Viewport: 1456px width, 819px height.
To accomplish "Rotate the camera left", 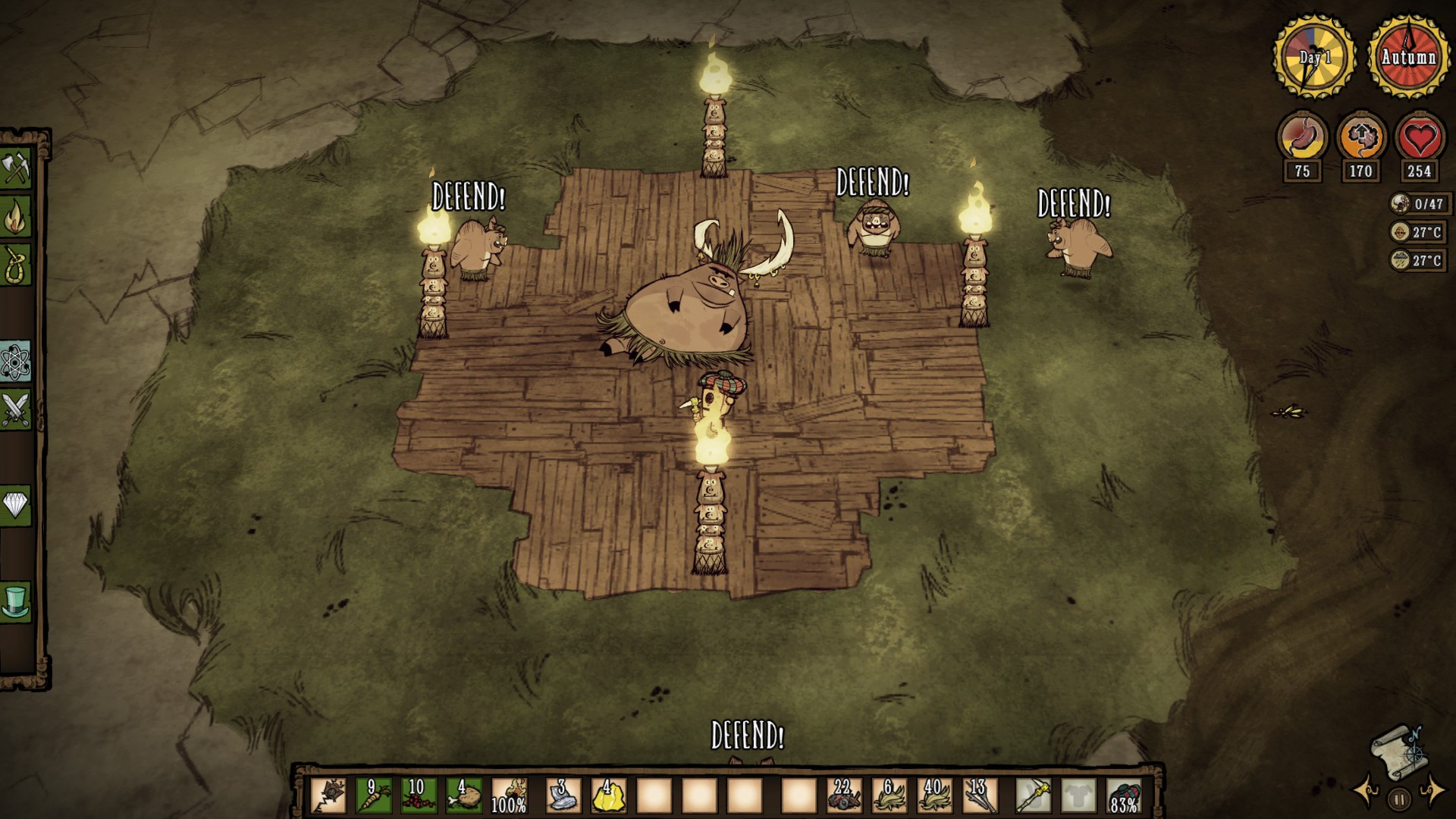I will 1368,789.
